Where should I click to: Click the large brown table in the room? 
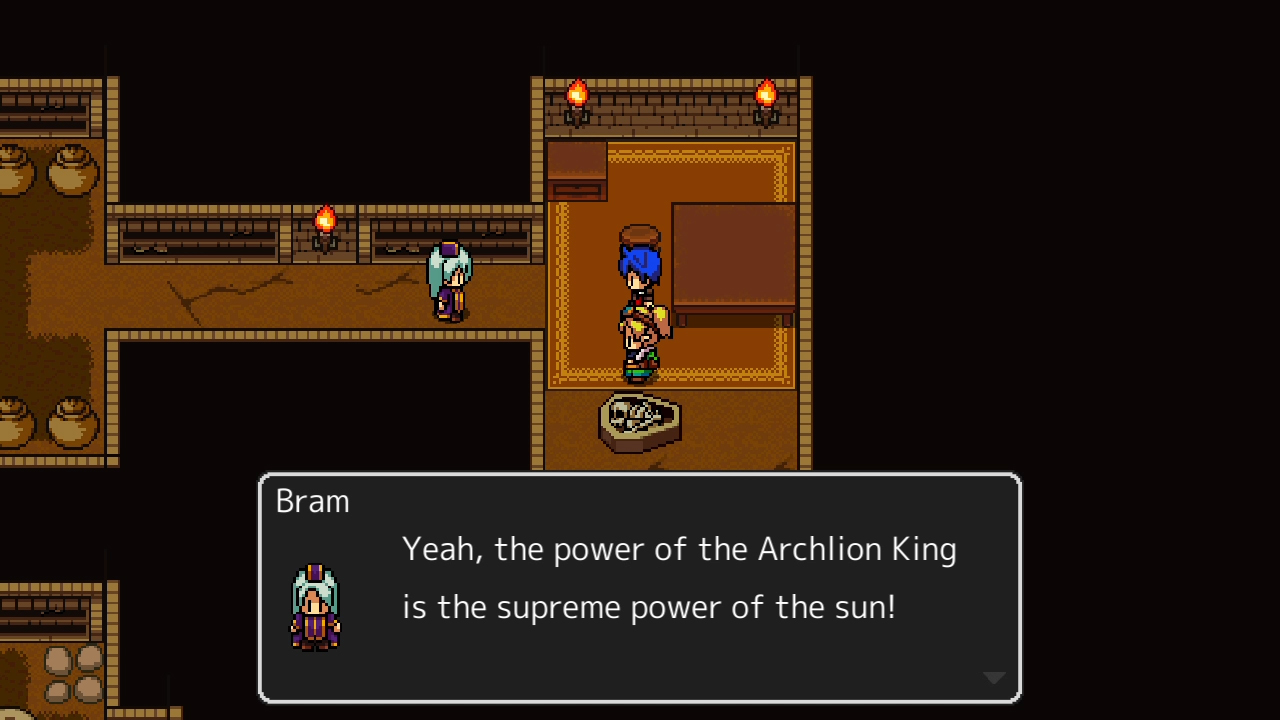click(x=735, y=260)
